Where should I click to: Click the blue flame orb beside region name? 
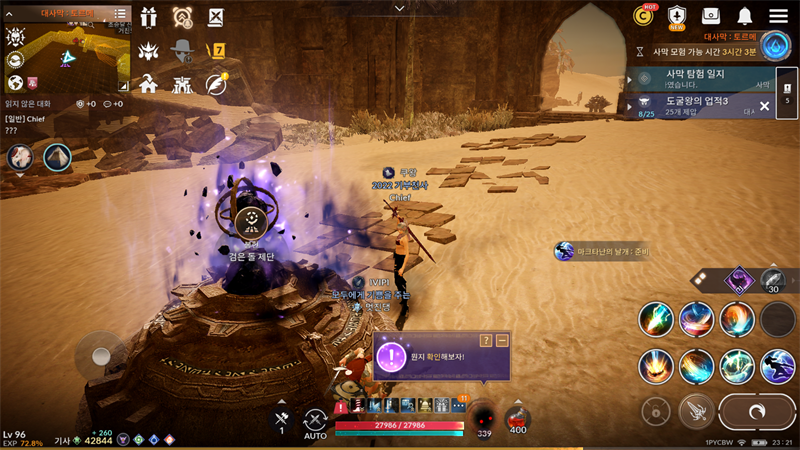coord(776,45)
